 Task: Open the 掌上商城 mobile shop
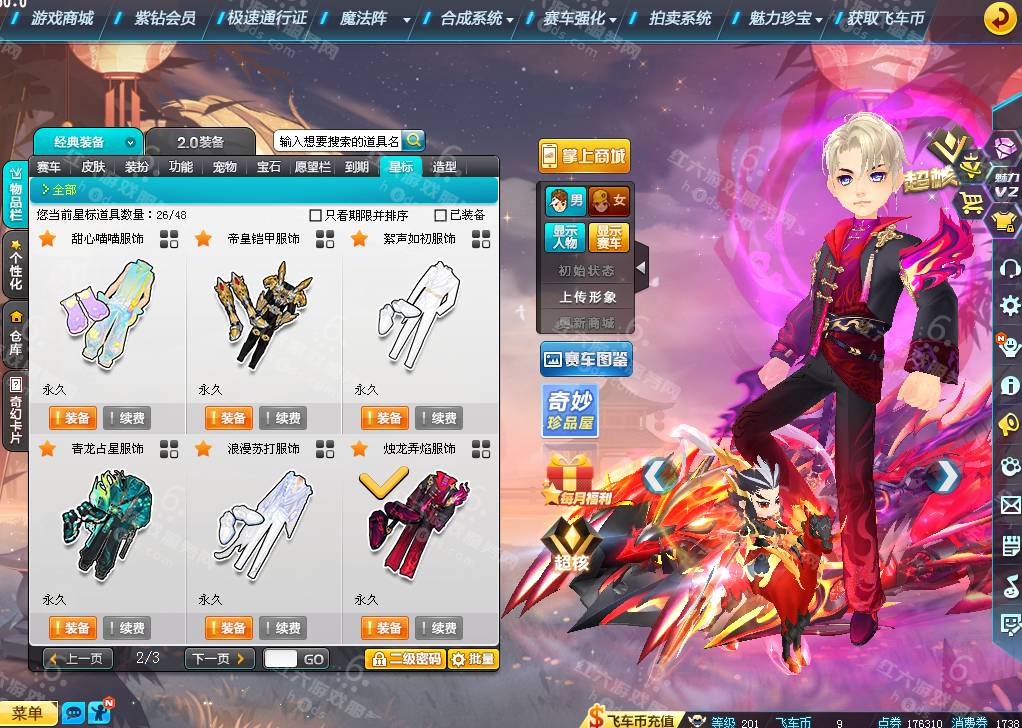585,155
